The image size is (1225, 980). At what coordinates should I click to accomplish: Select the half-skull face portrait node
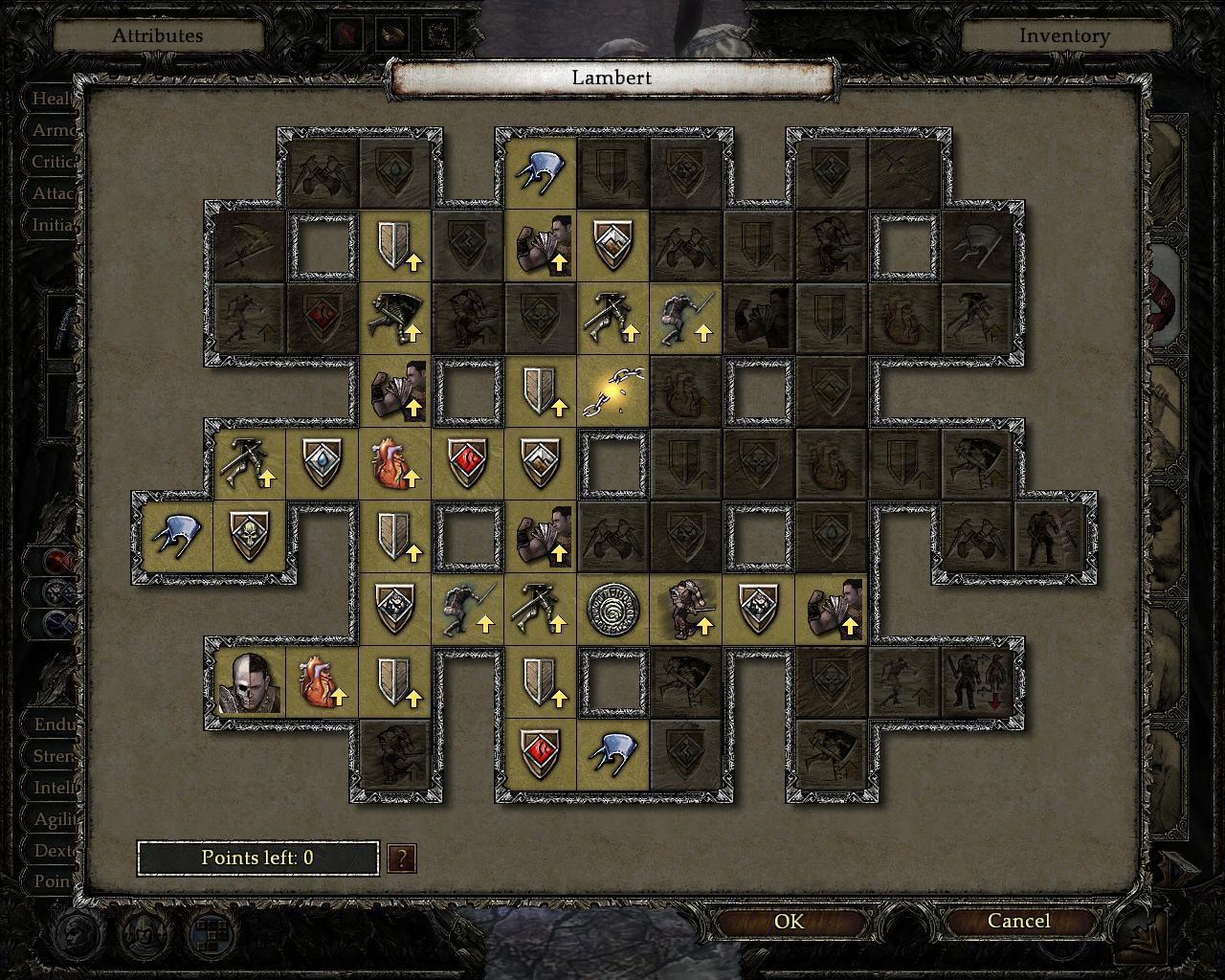249,682
